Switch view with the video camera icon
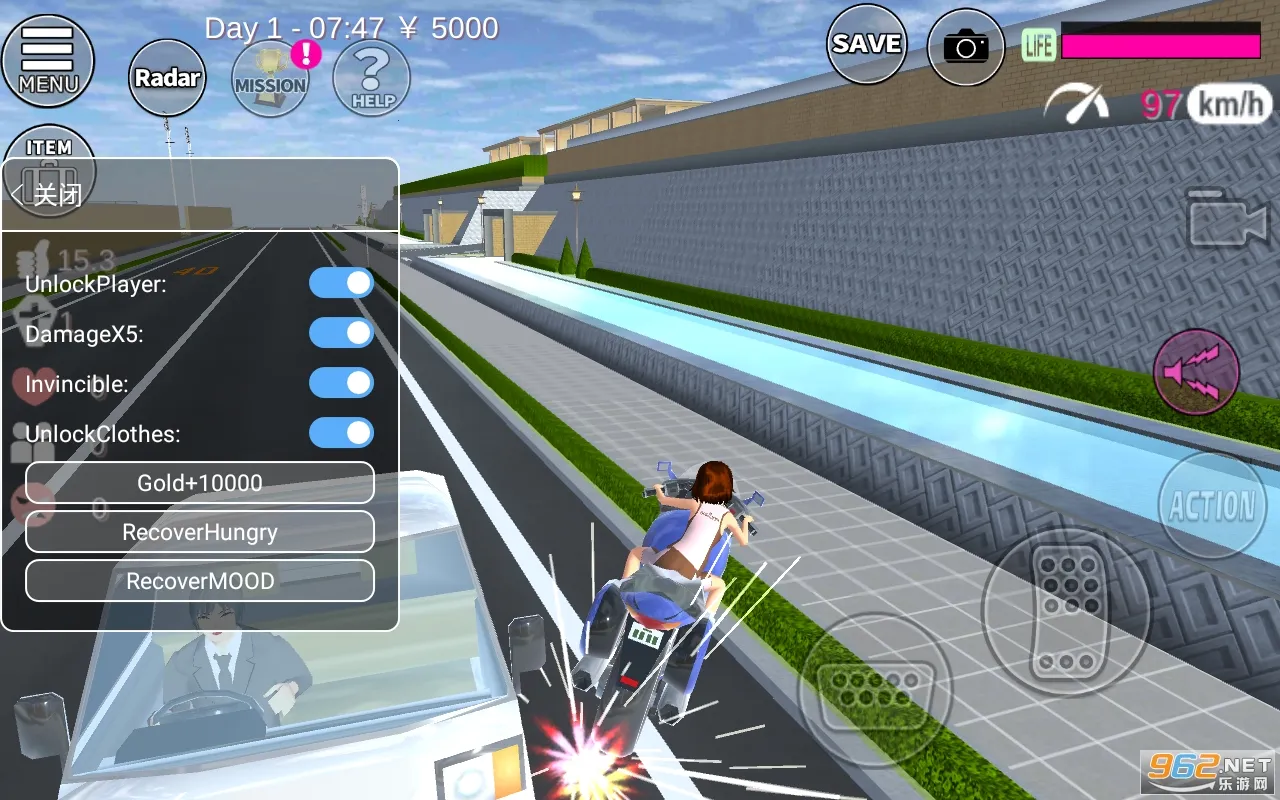 tap(1226, 219)
